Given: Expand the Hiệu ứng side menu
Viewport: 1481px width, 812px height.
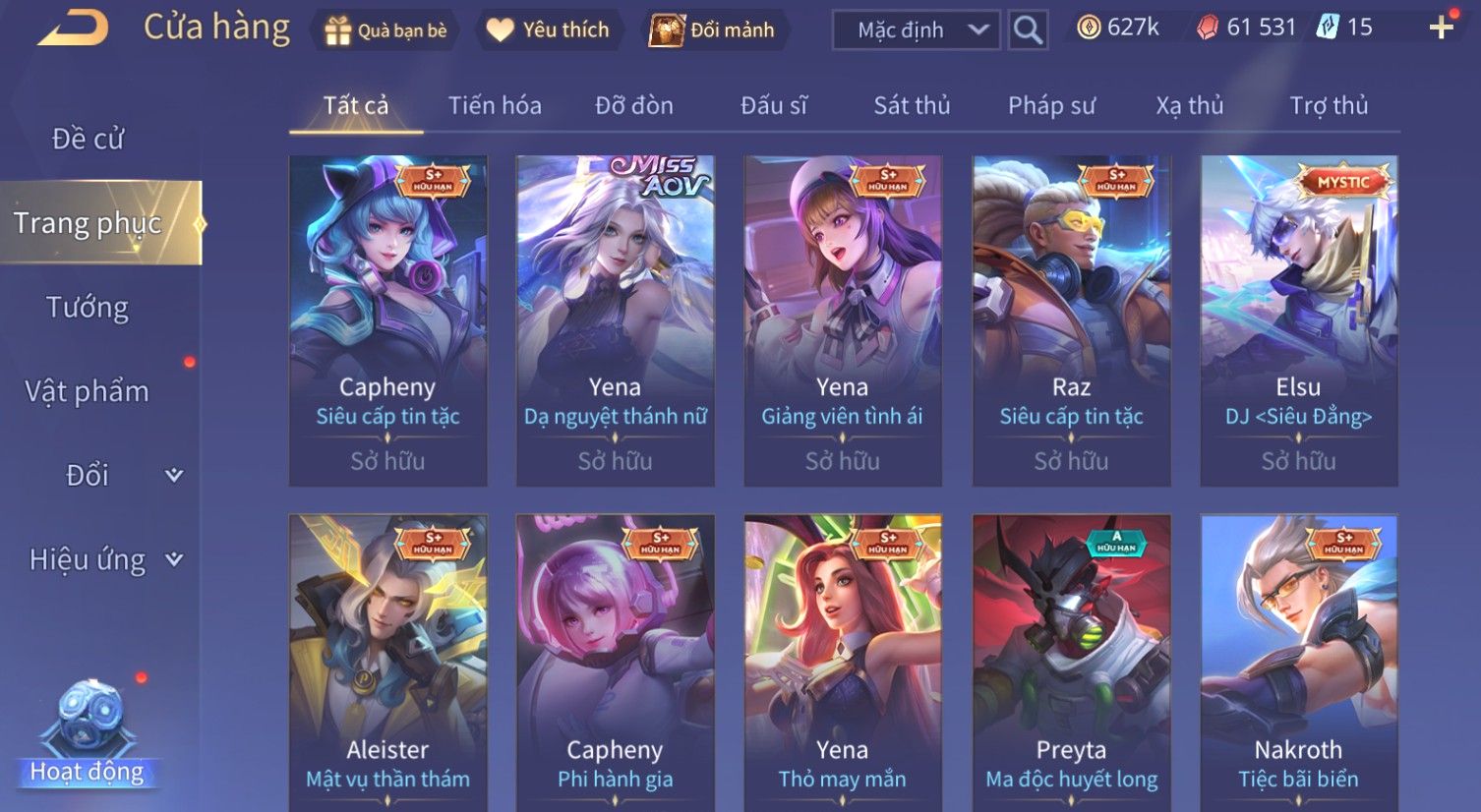Looking at the screenshot, I should tap(104, 559).
